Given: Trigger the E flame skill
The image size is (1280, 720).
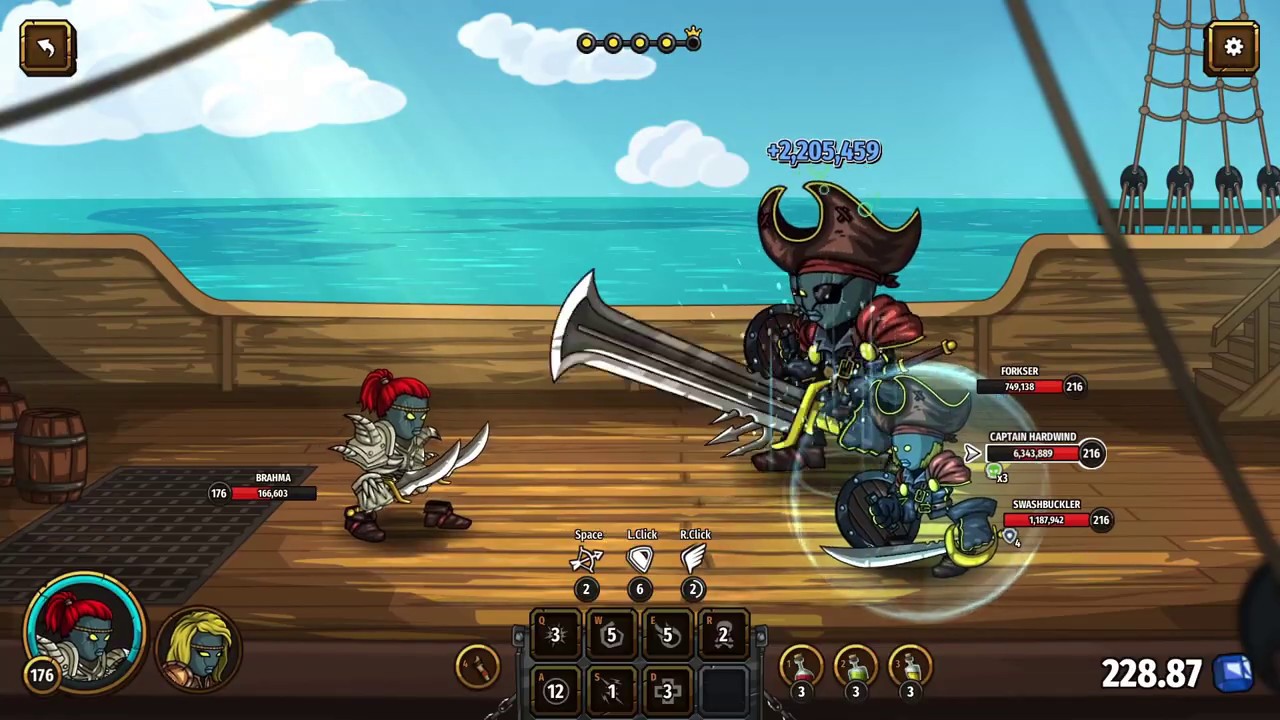Looking at the screenshot, I should coord(666,635).
